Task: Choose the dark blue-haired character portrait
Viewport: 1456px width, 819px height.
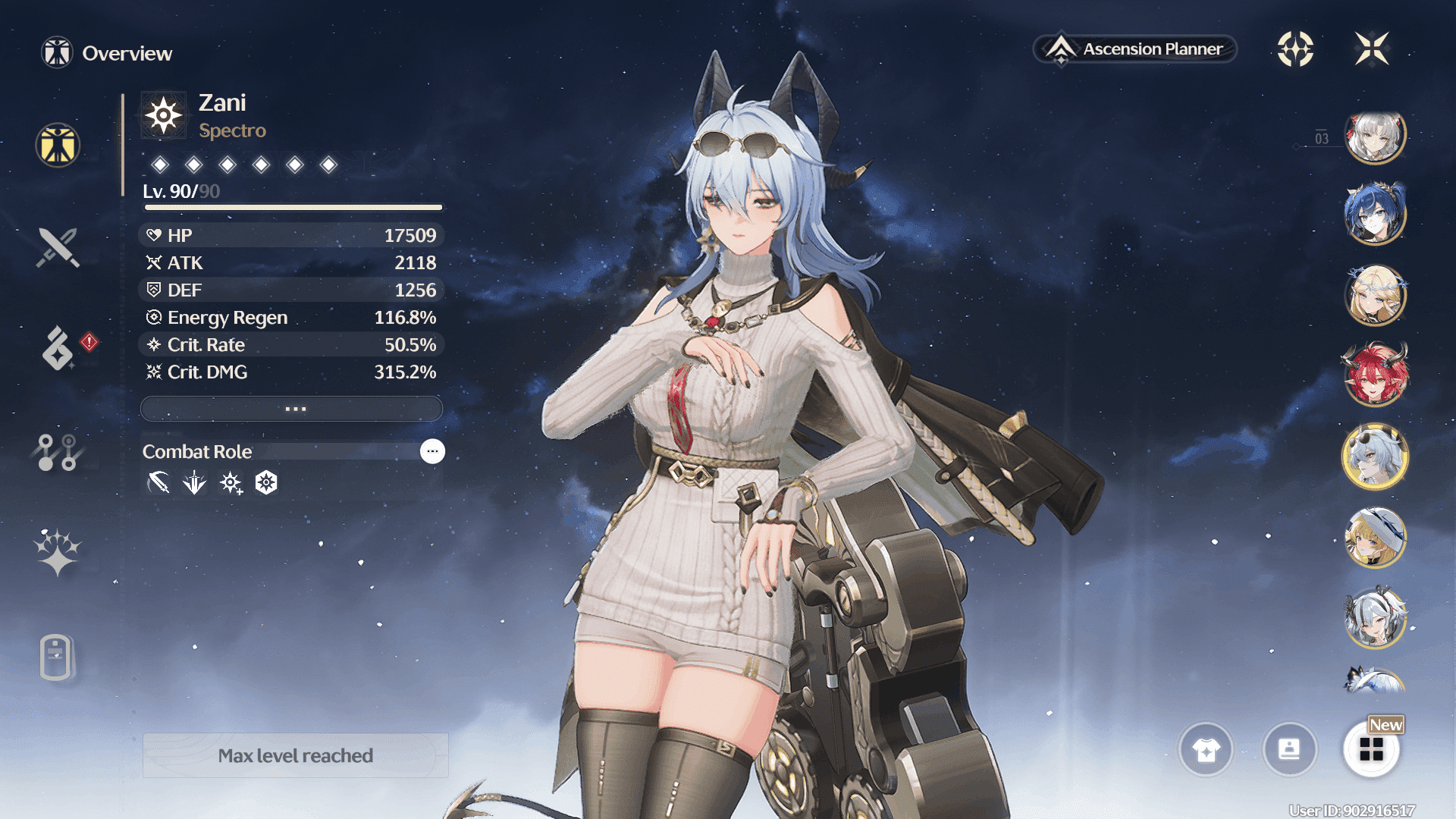Action: (x=1375, y=215)
